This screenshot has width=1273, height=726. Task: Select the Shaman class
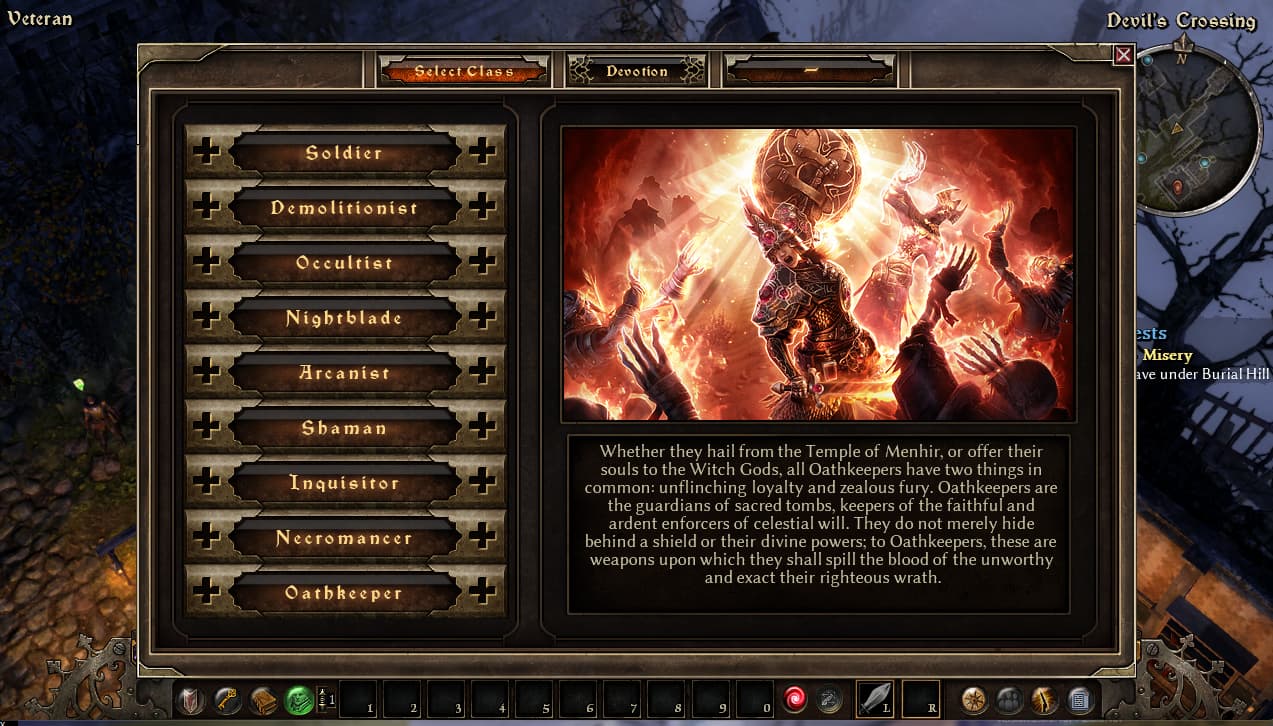point(344,428)
